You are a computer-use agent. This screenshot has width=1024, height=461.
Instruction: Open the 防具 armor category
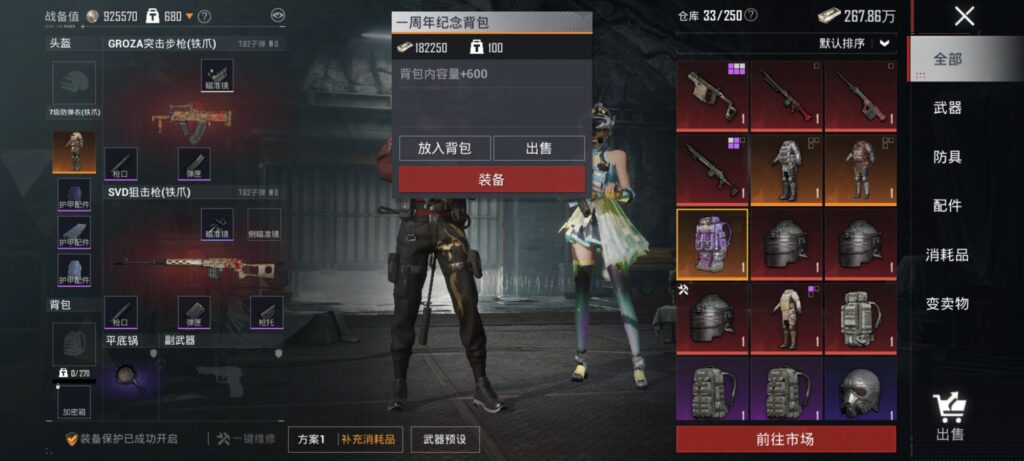(947, 157)
